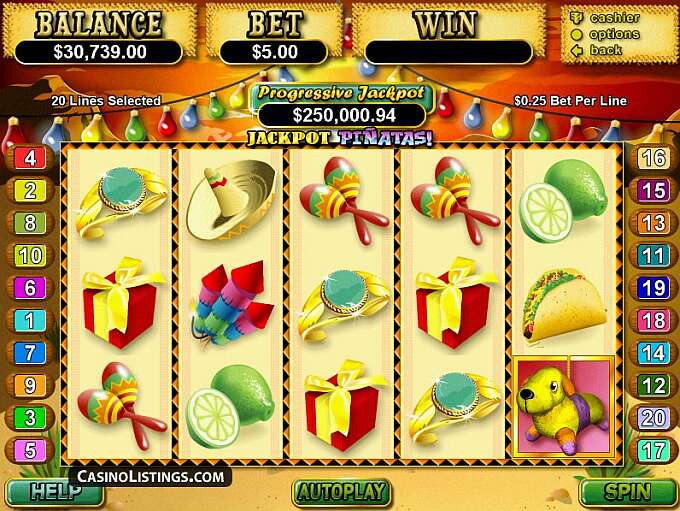Activate payline 20 marker
Image resolution: width=680 pixels, height=511 pixels.
click(x=652, y=419)
